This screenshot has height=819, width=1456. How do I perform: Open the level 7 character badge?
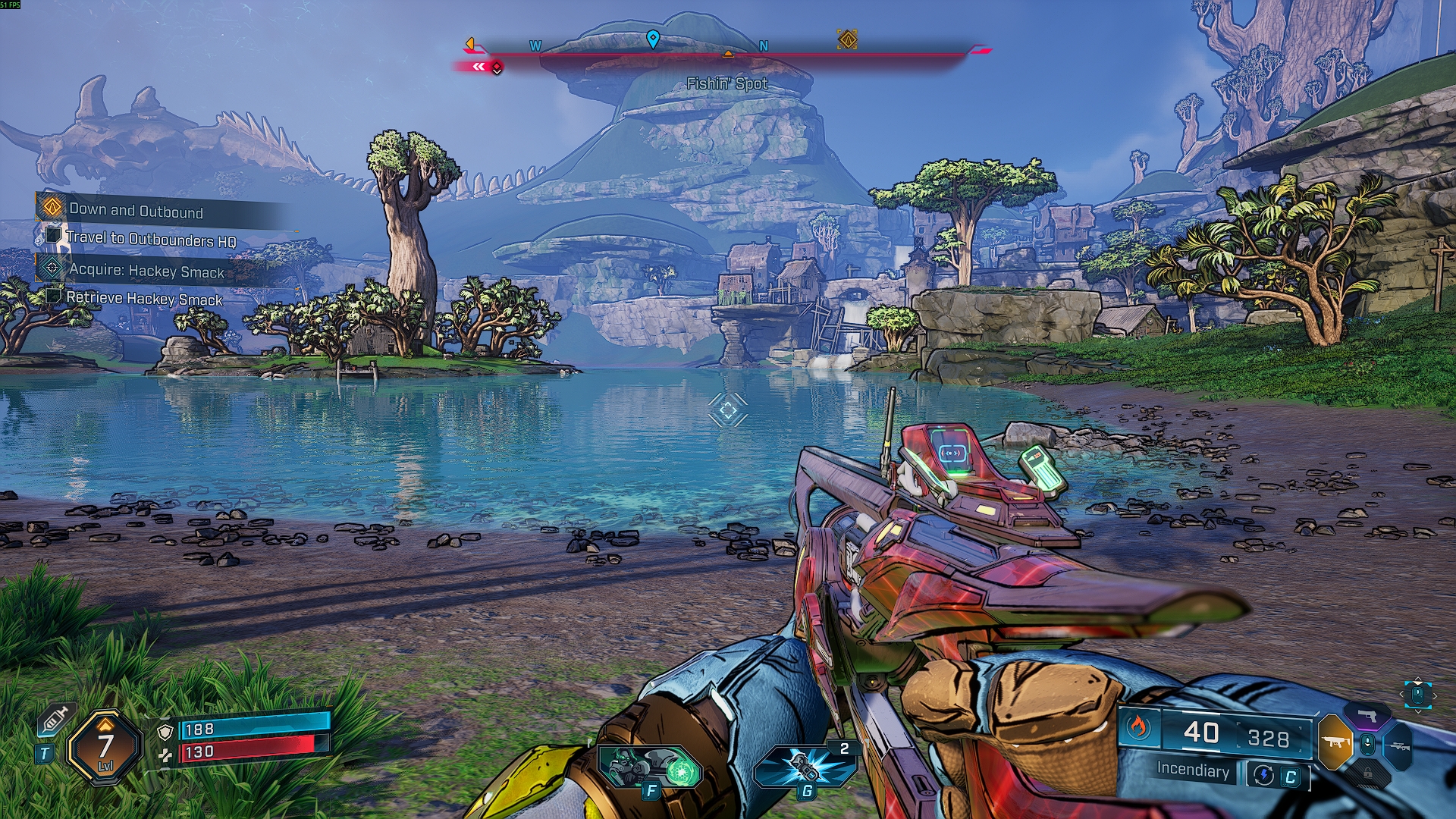[x=105, y=748]
